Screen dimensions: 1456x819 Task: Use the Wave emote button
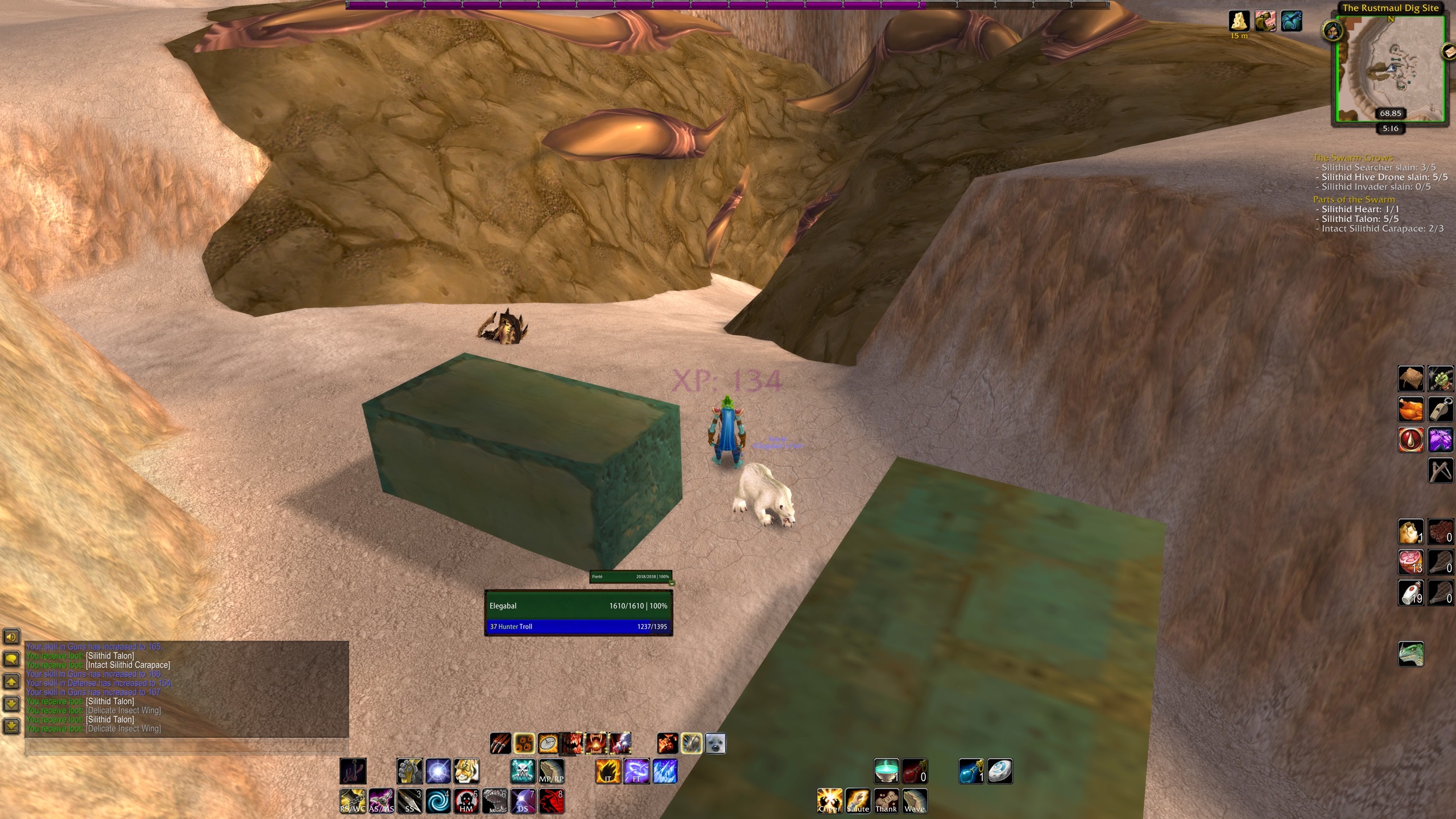coord(915,801)
